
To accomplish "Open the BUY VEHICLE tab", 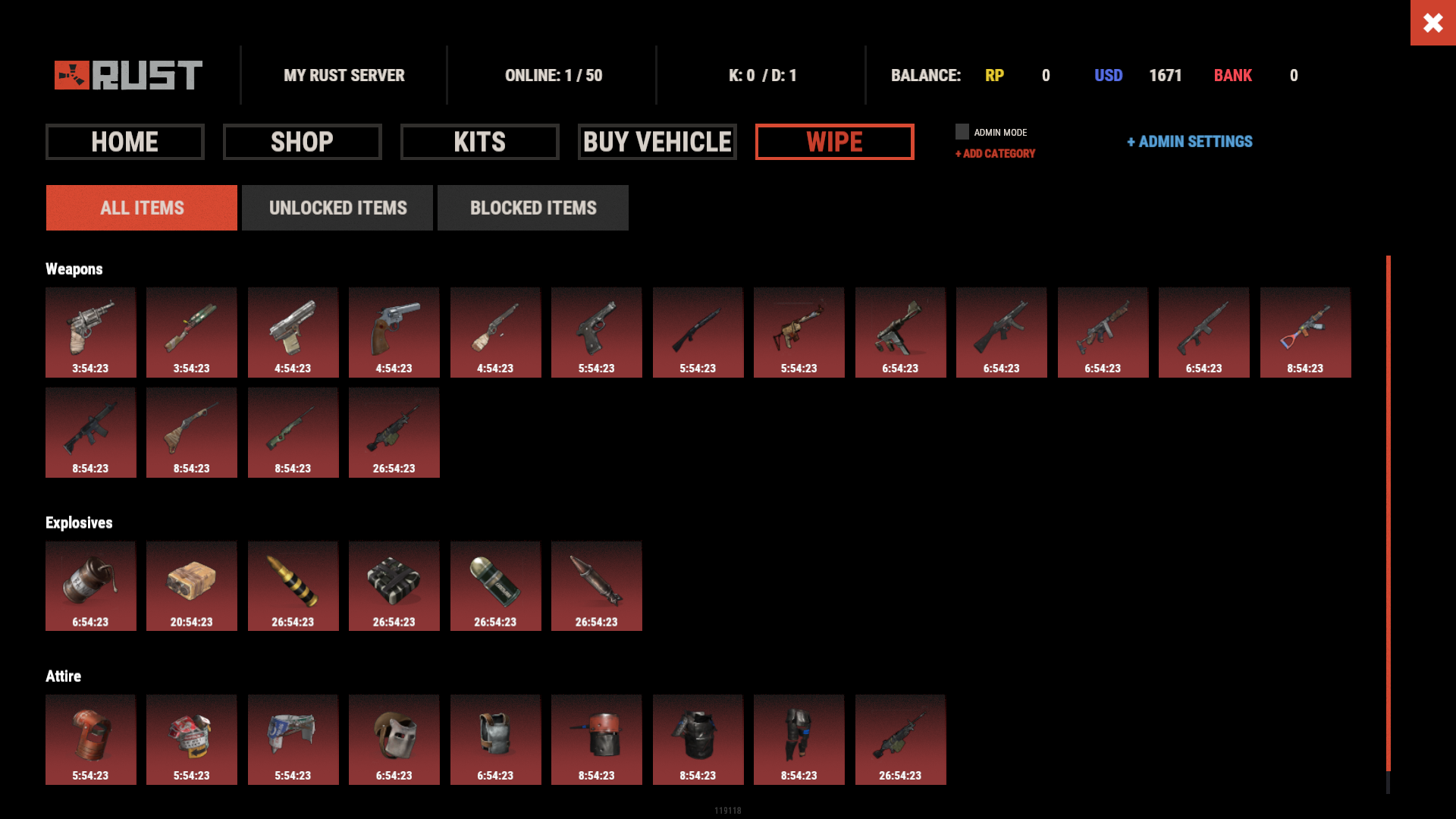I will click(x=657, y=142).
